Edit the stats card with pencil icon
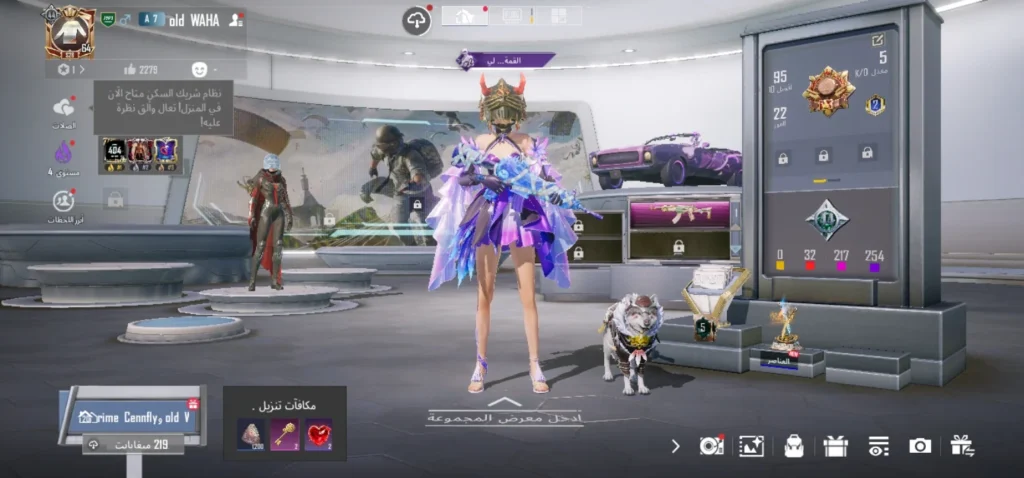The width and height of the screenshot is (1024, 478). 878,40
